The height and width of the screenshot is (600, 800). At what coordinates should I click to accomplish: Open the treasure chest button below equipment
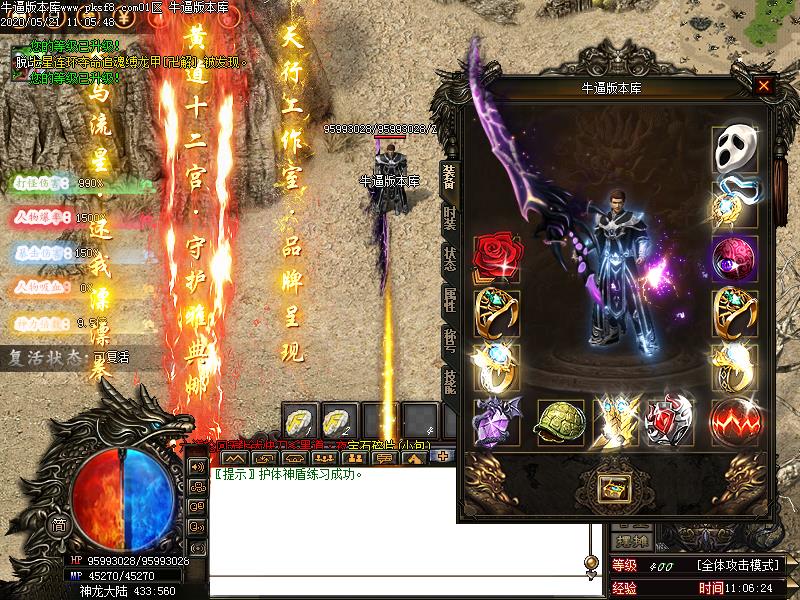point(611,487)
